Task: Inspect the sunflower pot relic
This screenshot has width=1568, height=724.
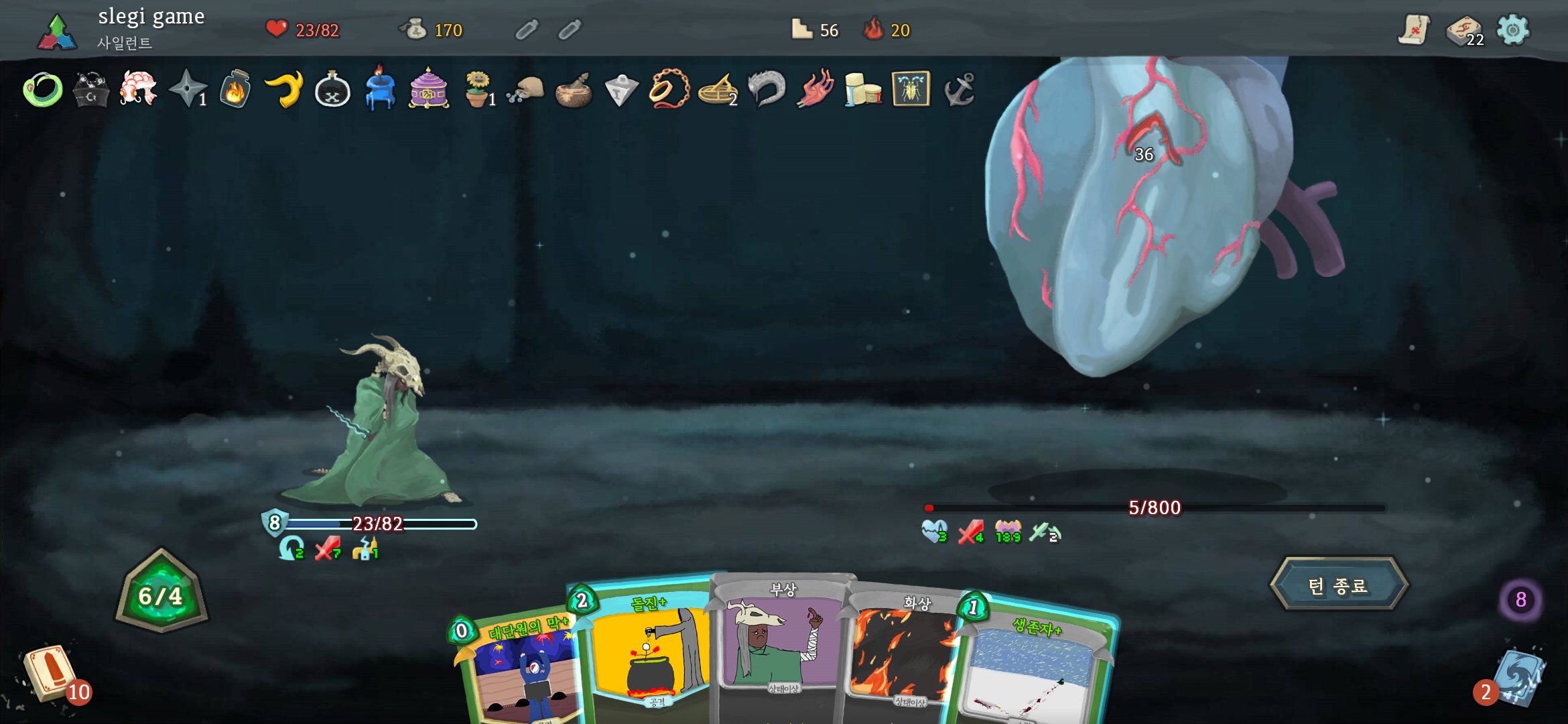Action: [477, 89]
